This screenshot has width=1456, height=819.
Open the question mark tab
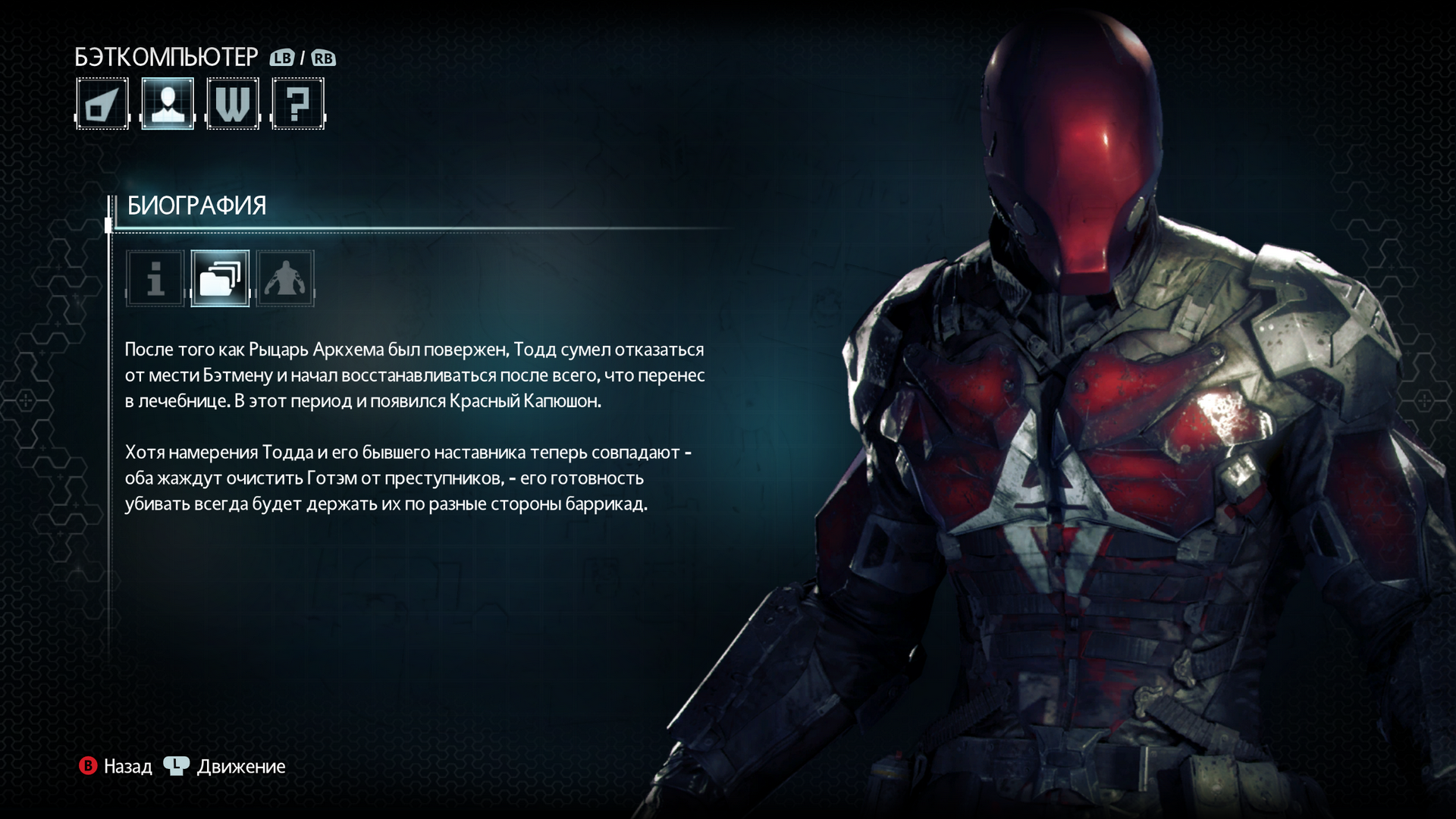298,104
